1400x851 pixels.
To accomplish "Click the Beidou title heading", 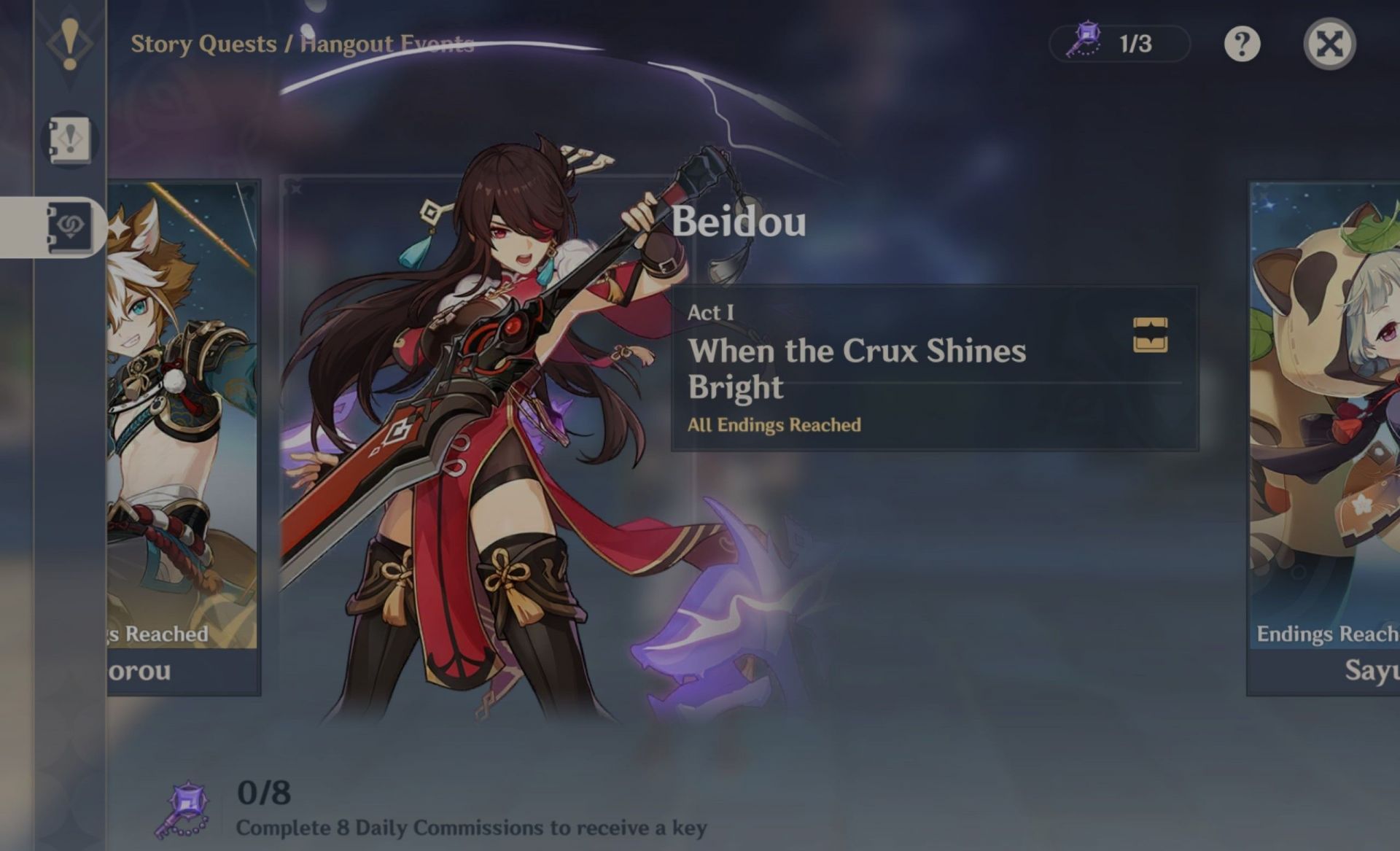I will tap(738, 223).
